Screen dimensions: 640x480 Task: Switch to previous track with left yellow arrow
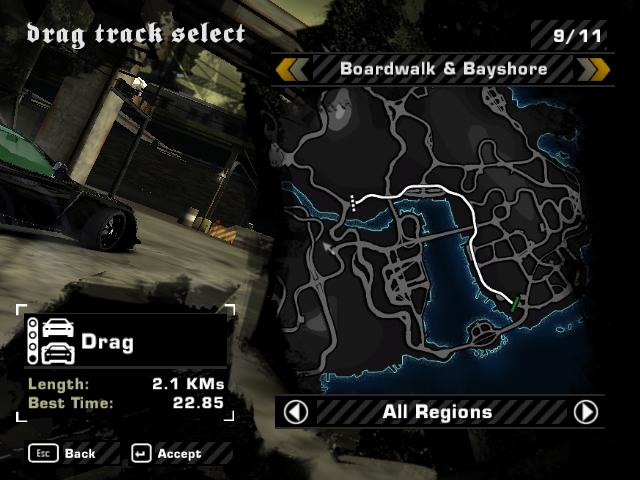pos(292,69)
